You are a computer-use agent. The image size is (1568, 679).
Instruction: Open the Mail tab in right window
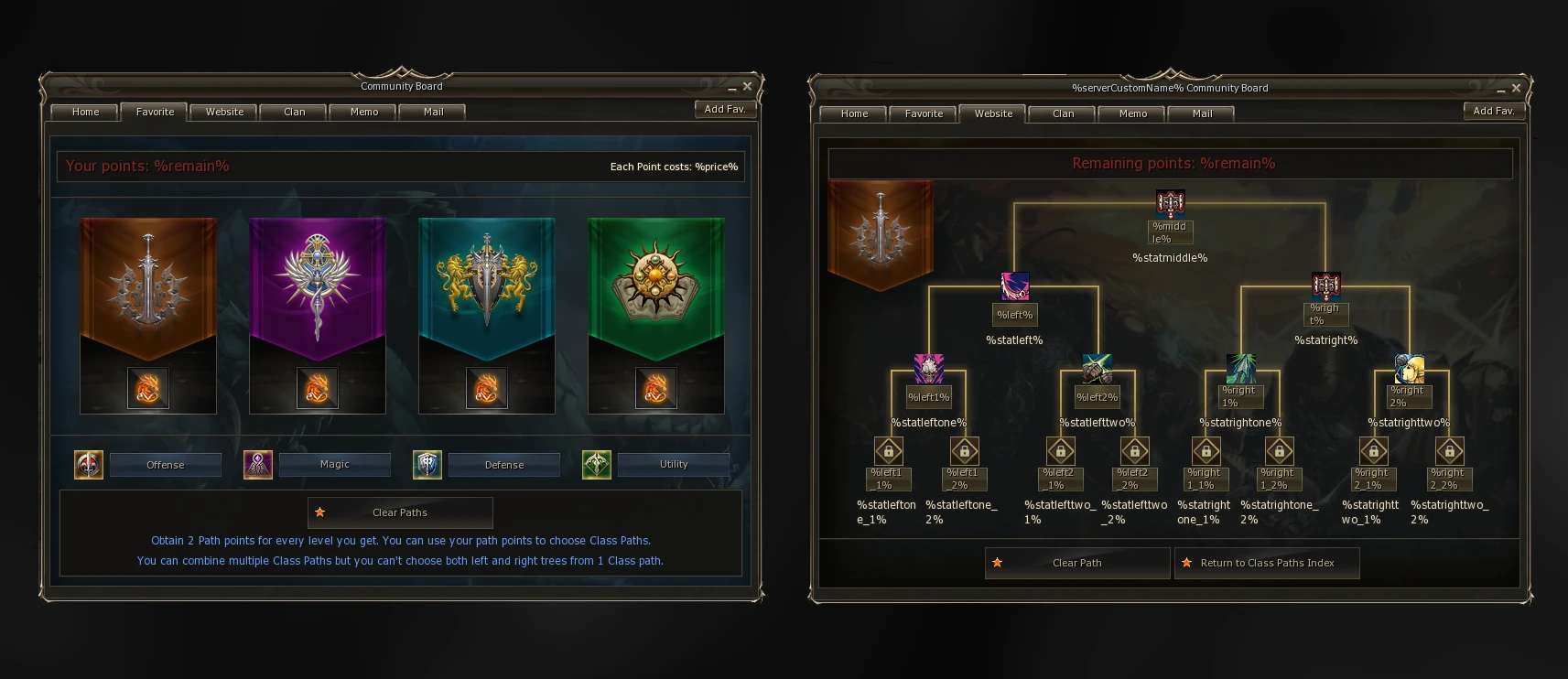(1202, 113)
